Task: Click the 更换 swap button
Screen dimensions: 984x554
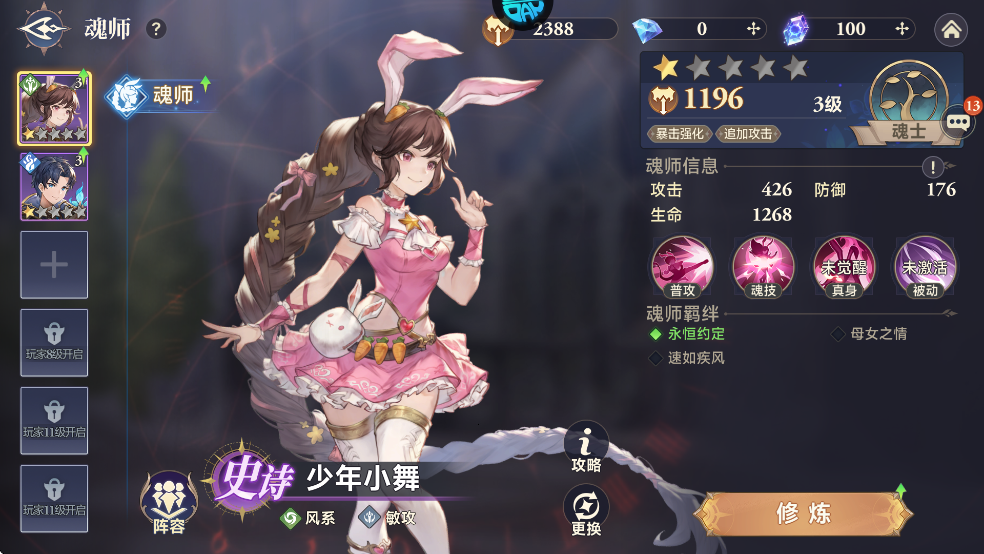Action: point(587,511)
